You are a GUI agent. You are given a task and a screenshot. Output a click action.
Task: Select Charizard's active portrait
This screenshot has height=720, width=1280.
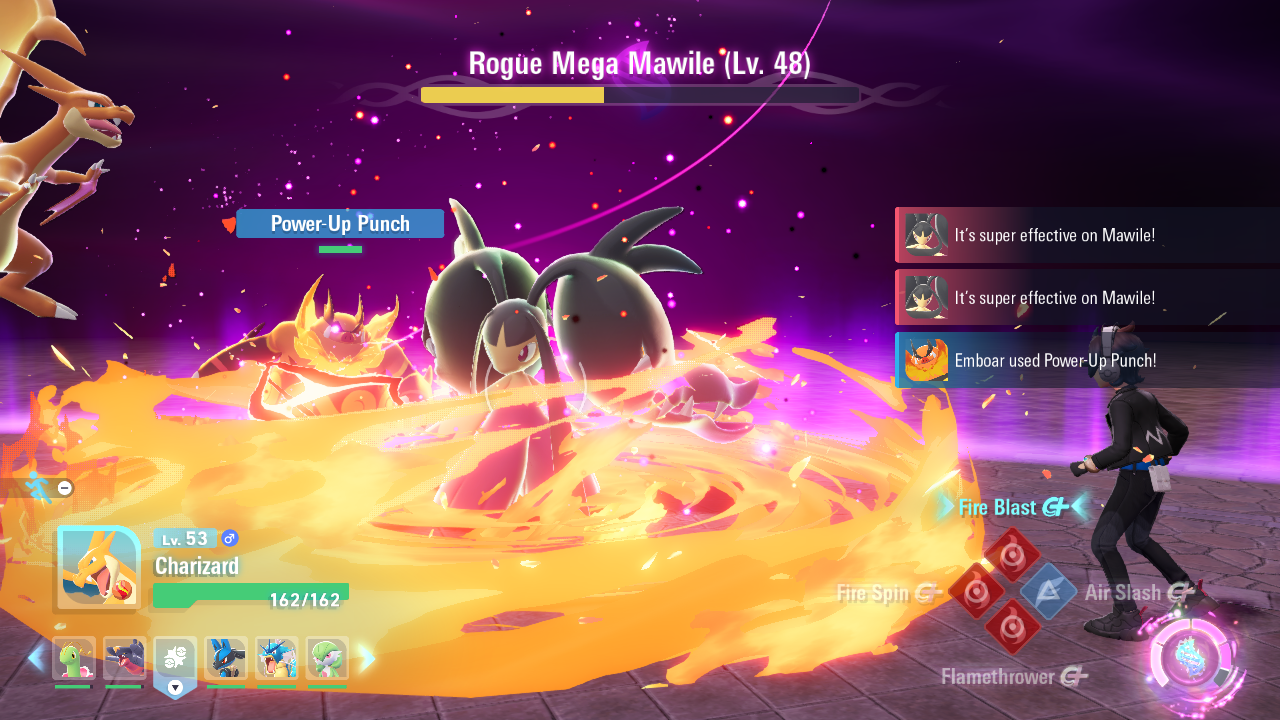98,568
